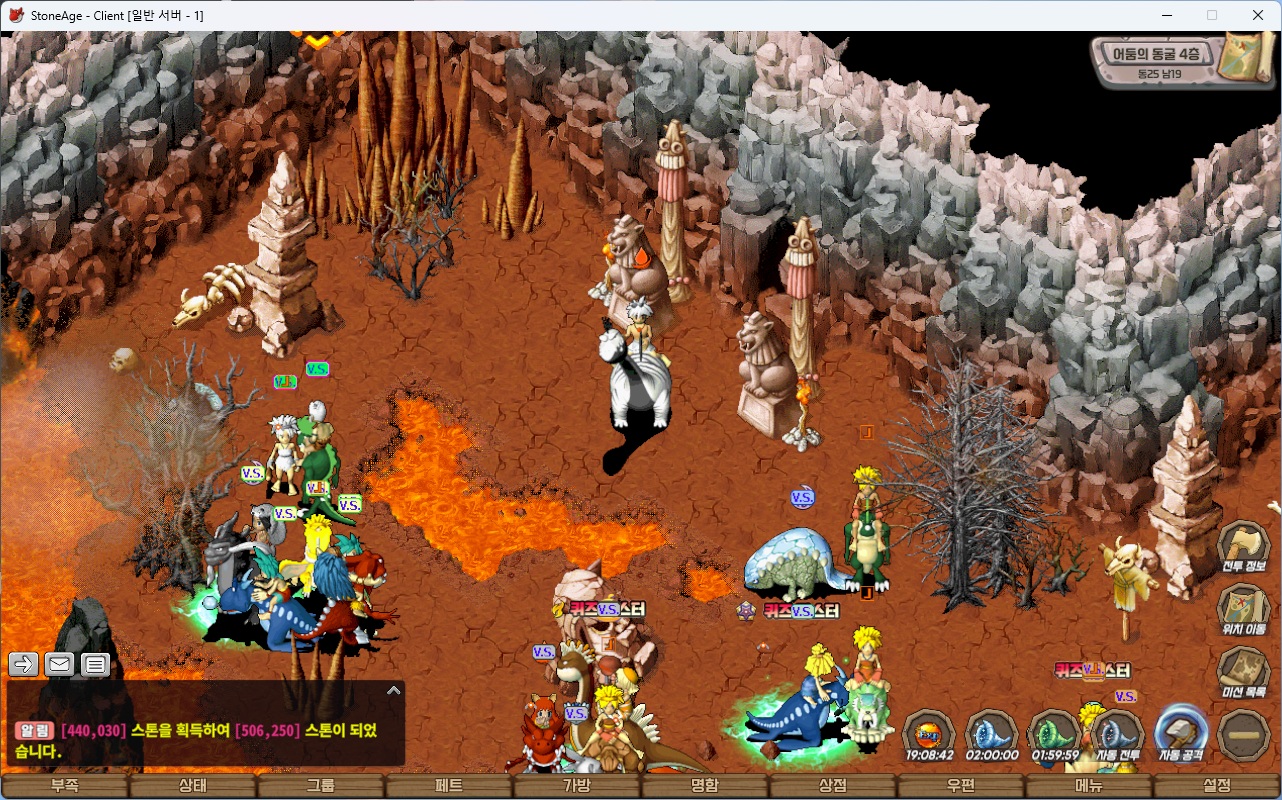Open the 가방 (bag) inventory
This screenshot has width=1282, height=800.
[577, 786]
